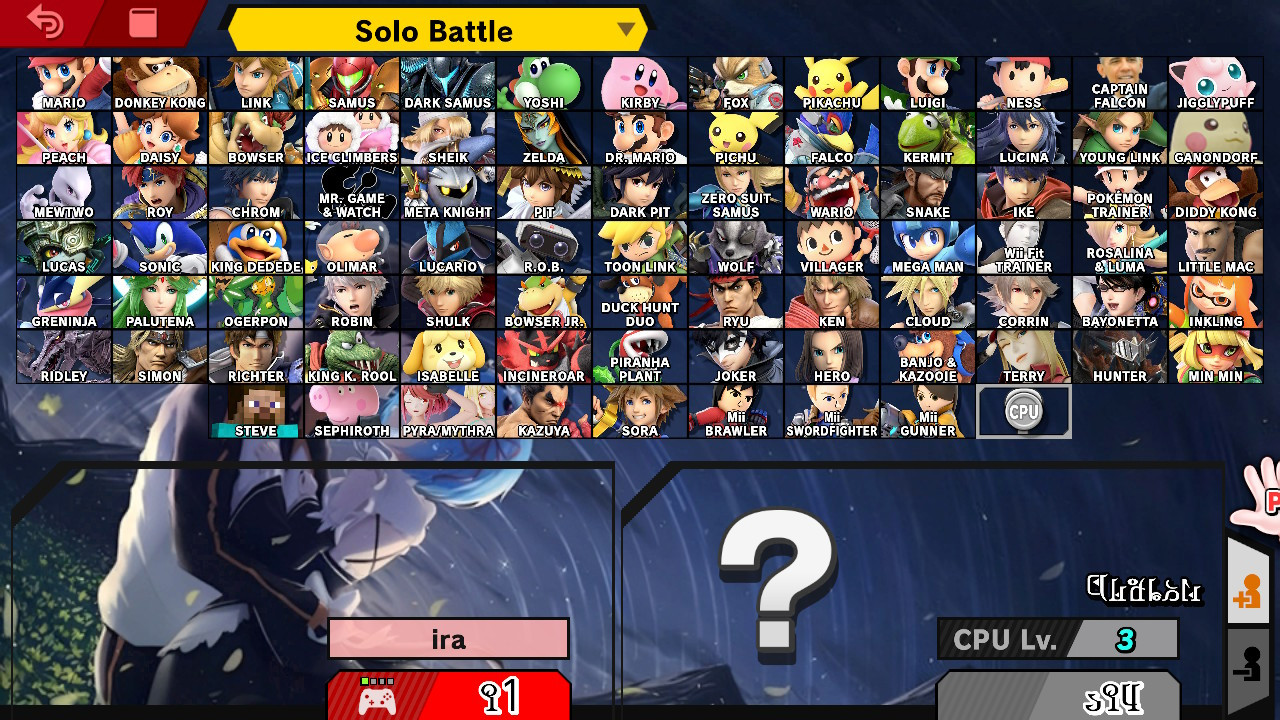This screenshot has width=1280, height=720.
Task: Change the CPU Lv. 3 setting
Action: point(1057,640)
